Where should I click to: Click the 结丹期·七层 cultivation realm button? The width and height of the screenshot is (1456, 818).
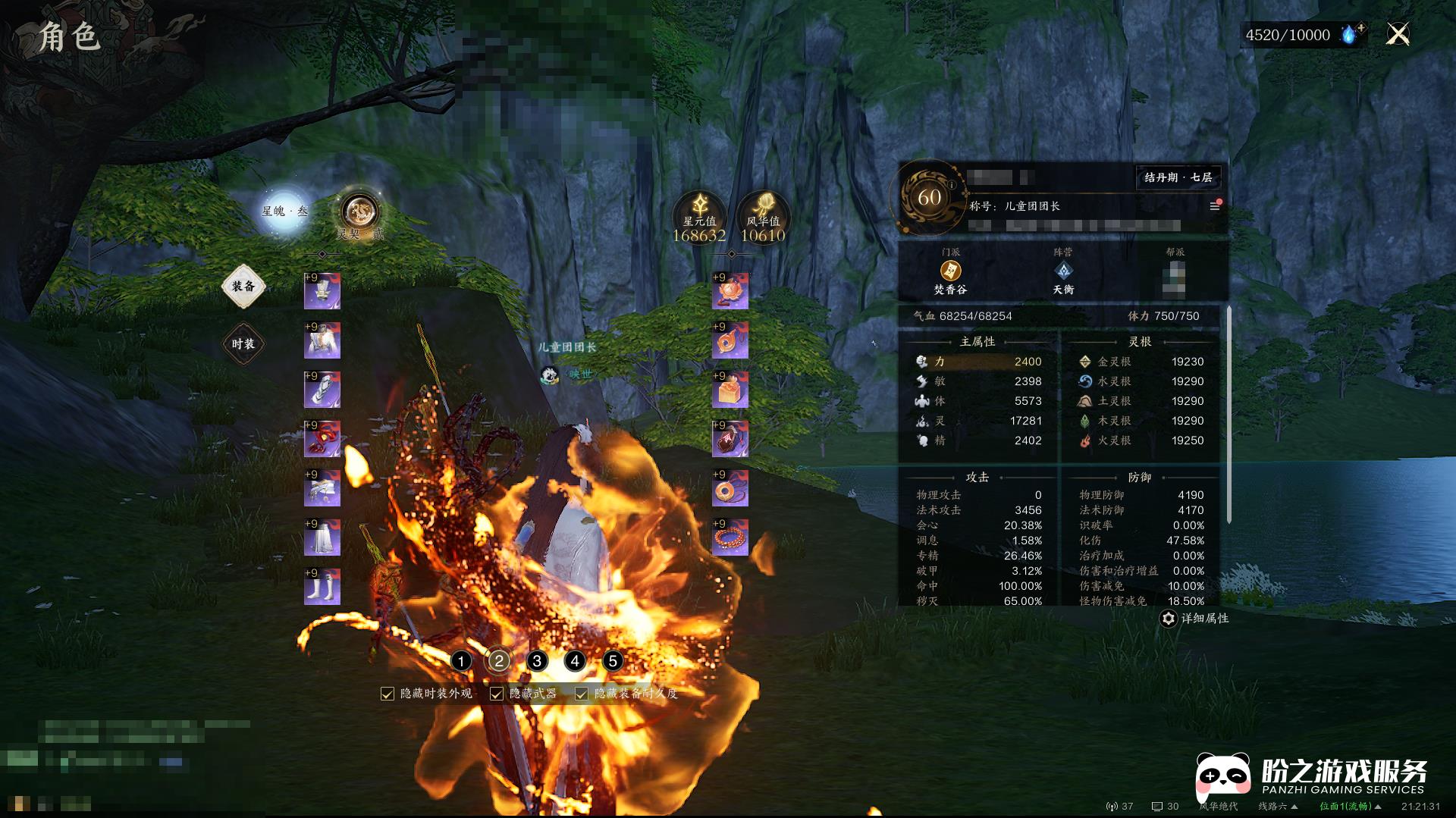pos(1178,177)
